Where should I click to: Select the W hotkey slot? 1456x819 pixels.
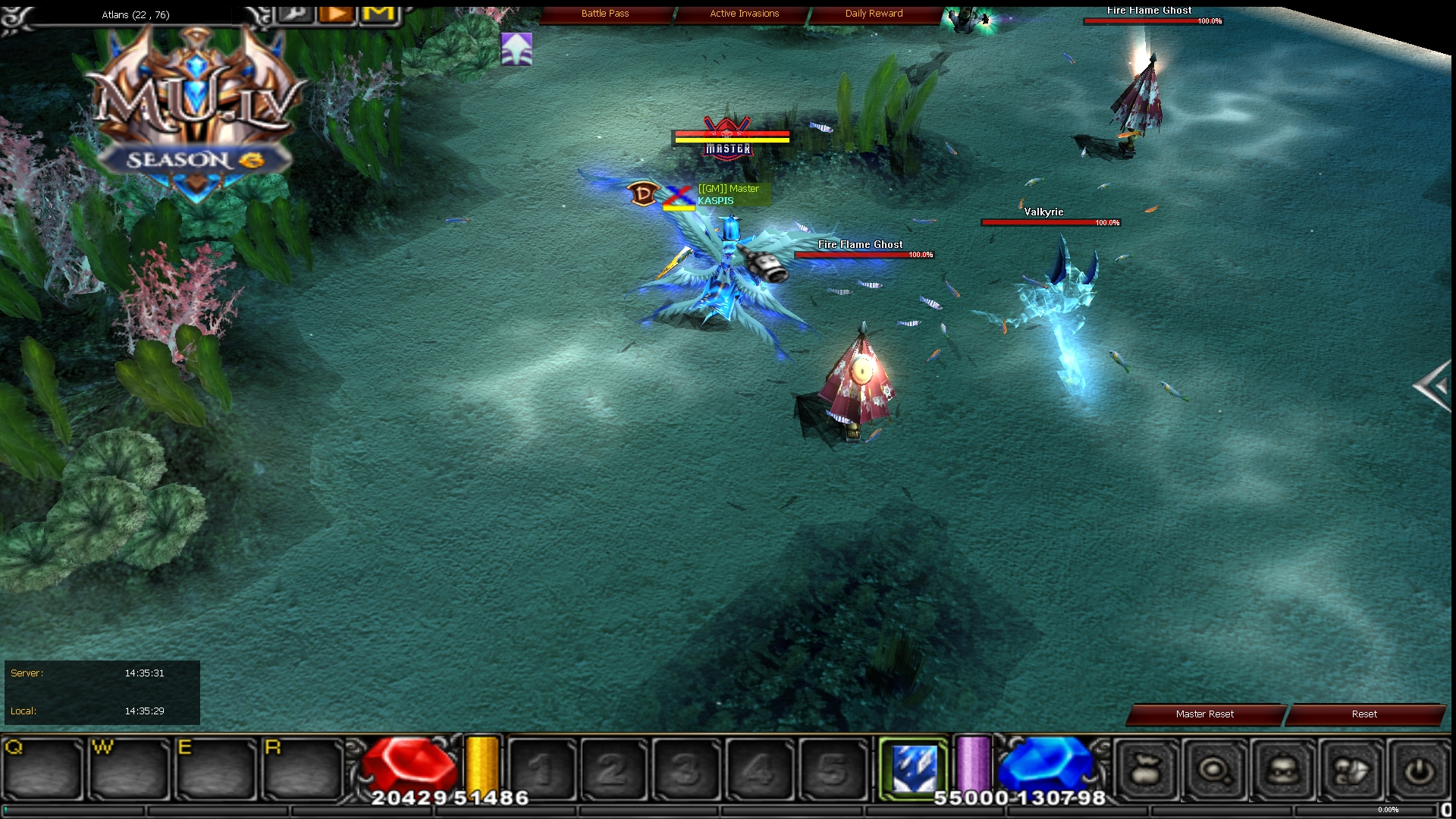[129, 769]
